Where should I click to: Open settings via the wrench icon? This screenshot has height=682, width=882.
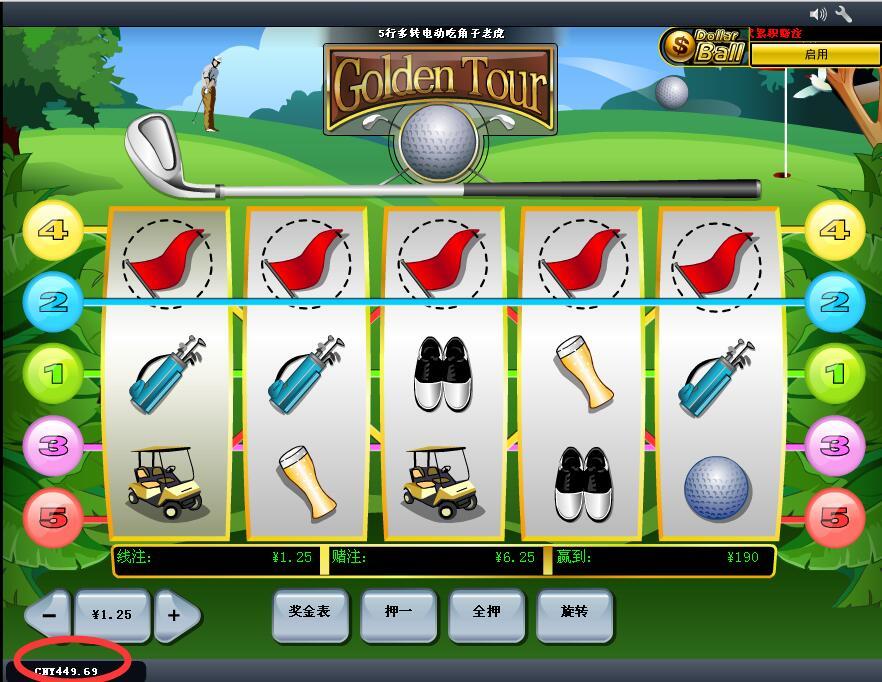843,14
